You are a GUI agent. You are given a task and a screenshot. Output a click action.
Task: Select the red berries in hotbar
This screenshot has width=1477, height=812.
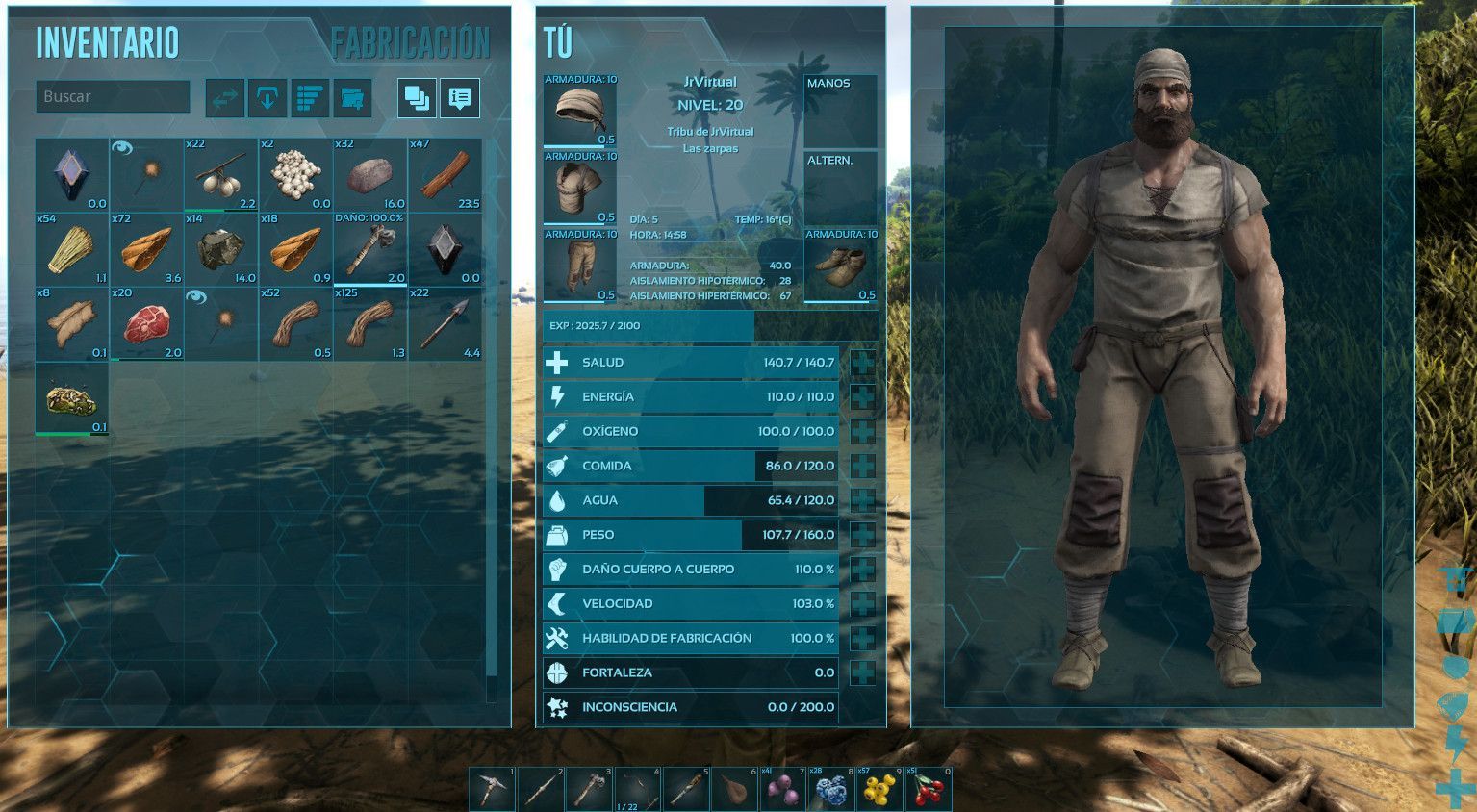point(929,789)
